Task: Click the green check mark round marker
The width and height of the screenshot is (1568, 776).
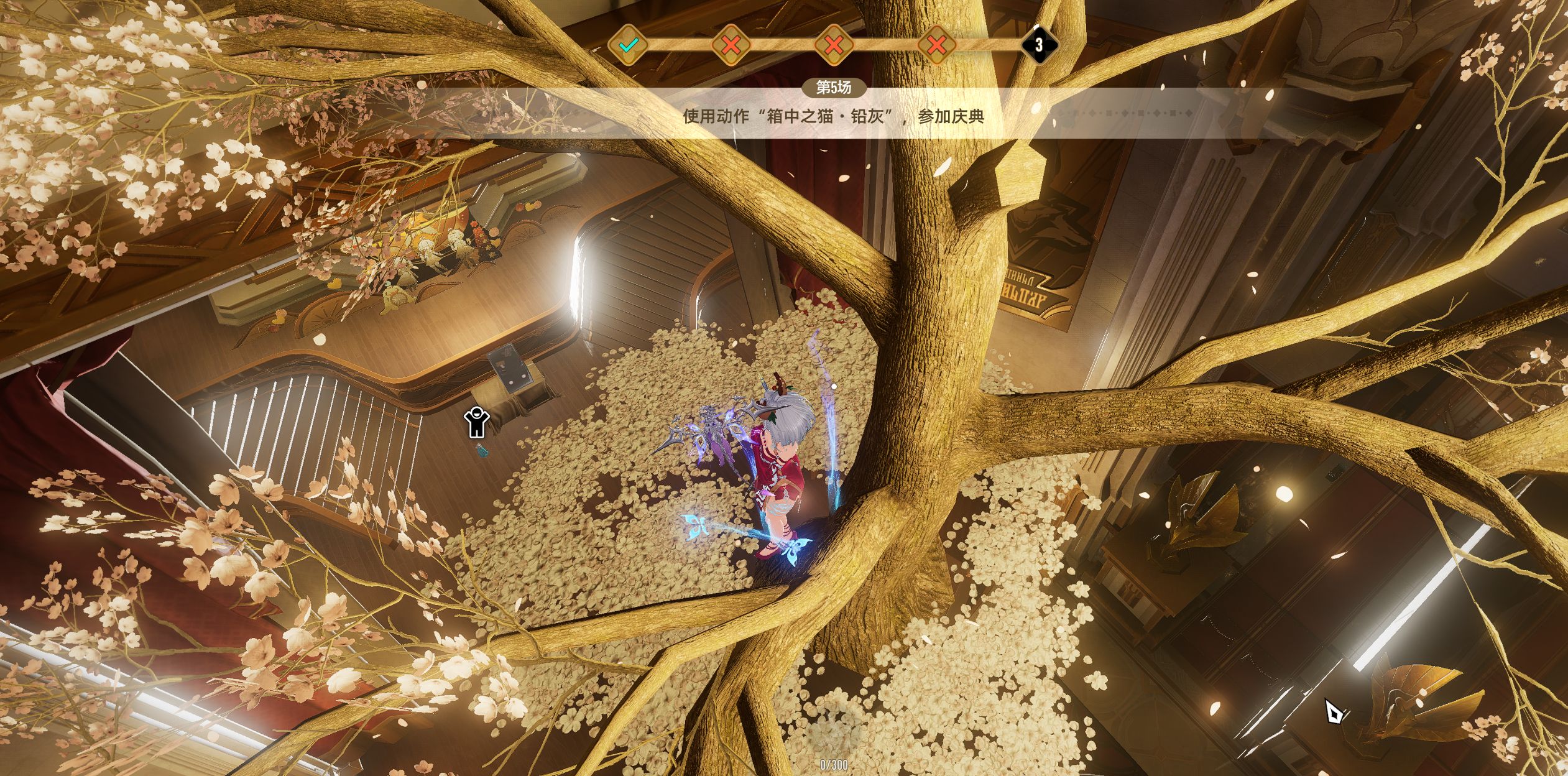Action: point(629,45)
